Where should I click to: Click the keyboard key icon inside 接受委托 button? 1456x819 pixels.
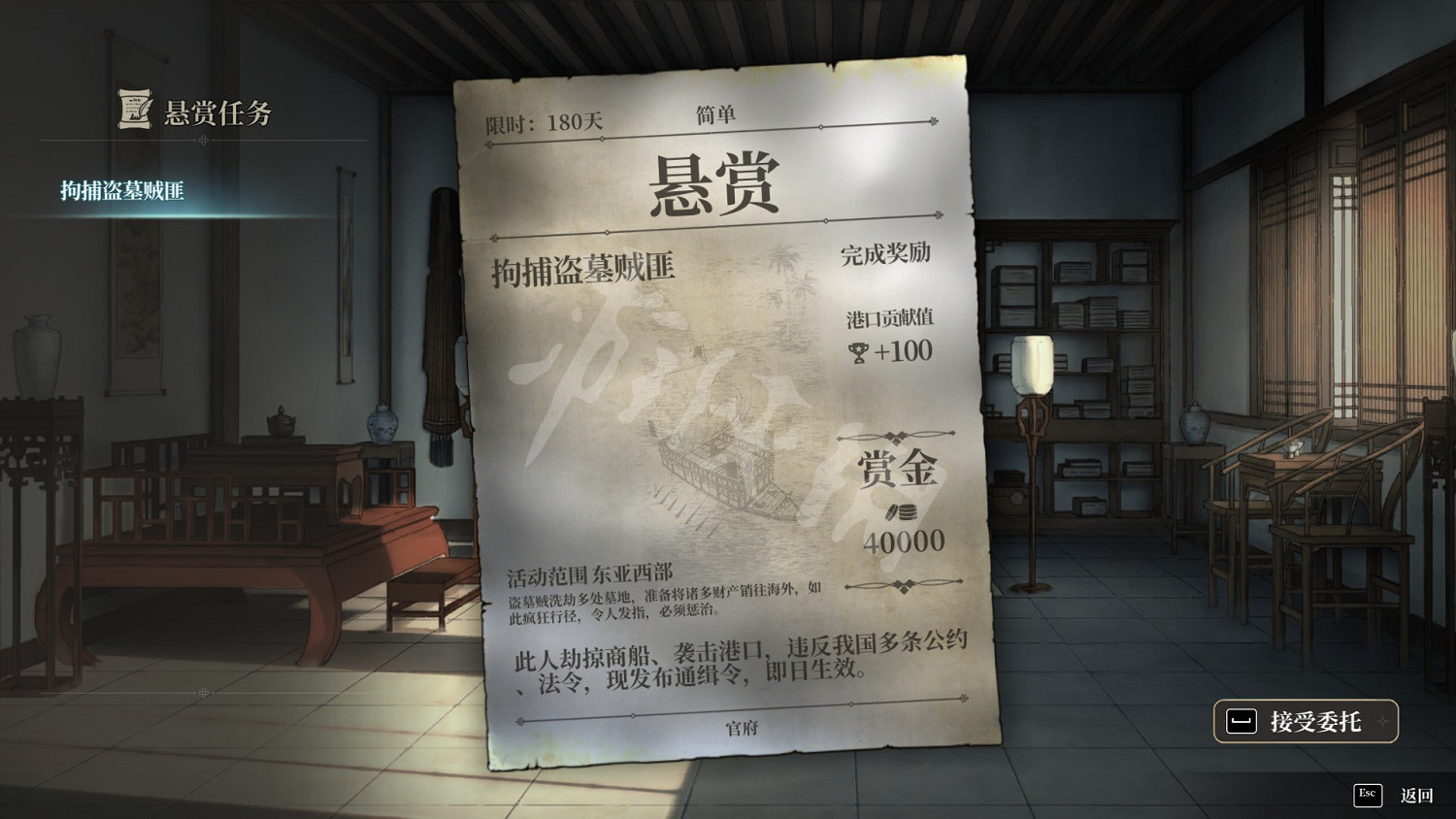coord(1240,721)
